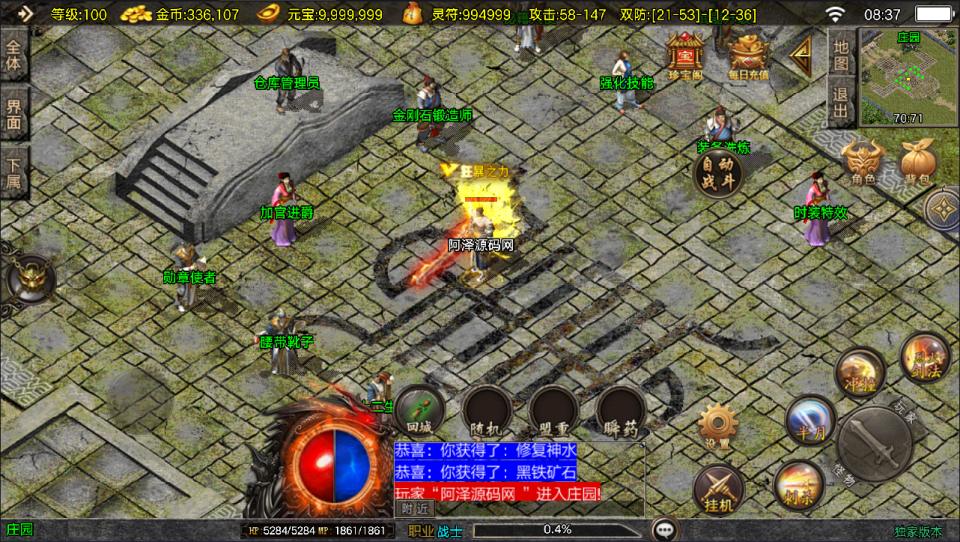Open the chat bubble button
The height and width of the screenshot is (542, 960).
663,529
